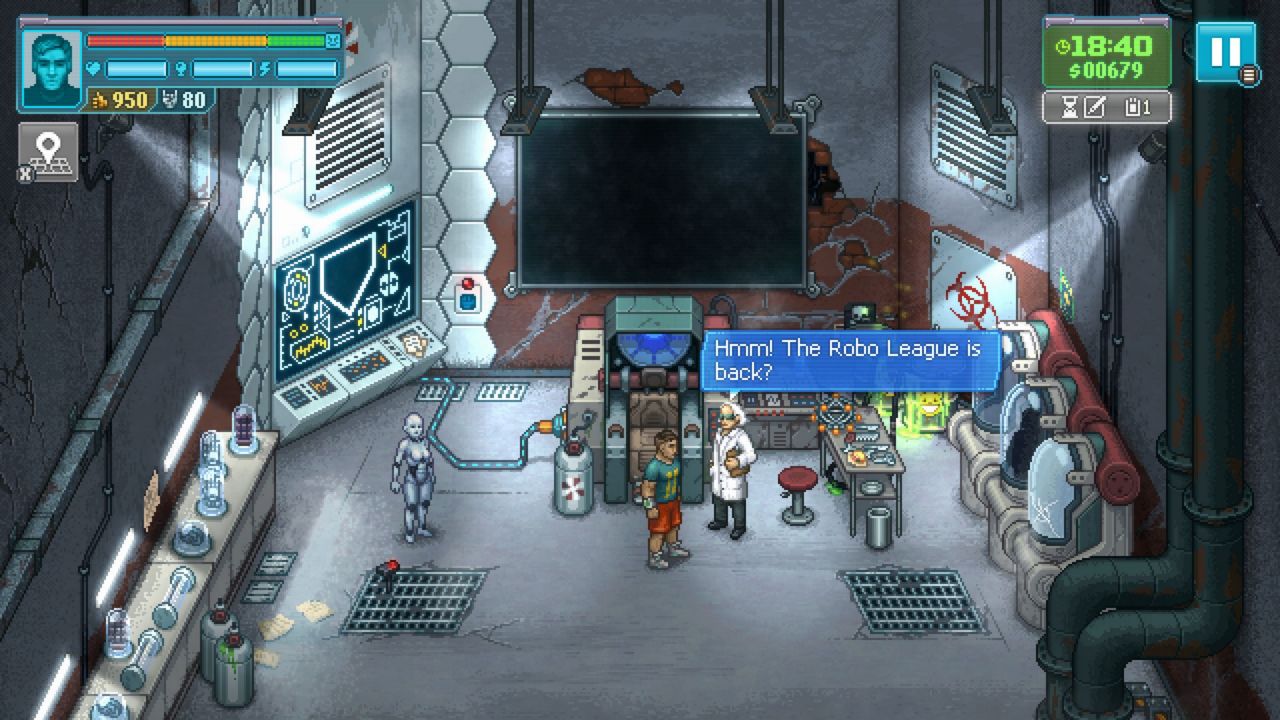1280x720 pixels.
Task: Click the lightning bolt energy icon
Action: pyautogui.click(x=265, y=67)
